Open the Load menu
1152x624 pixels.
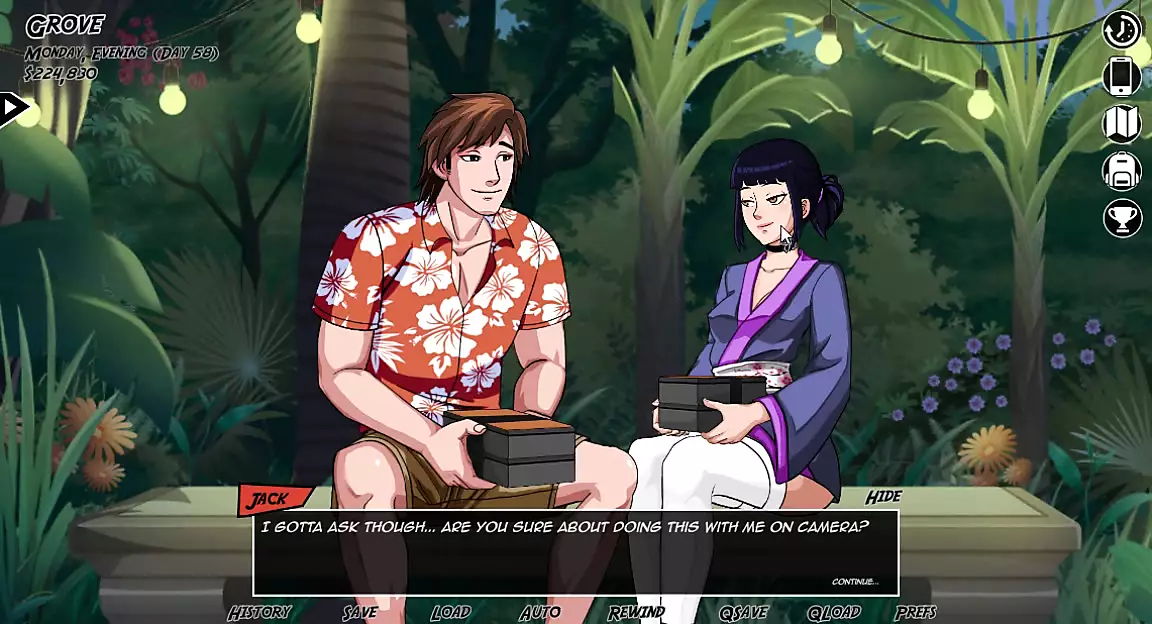(450, 612)
